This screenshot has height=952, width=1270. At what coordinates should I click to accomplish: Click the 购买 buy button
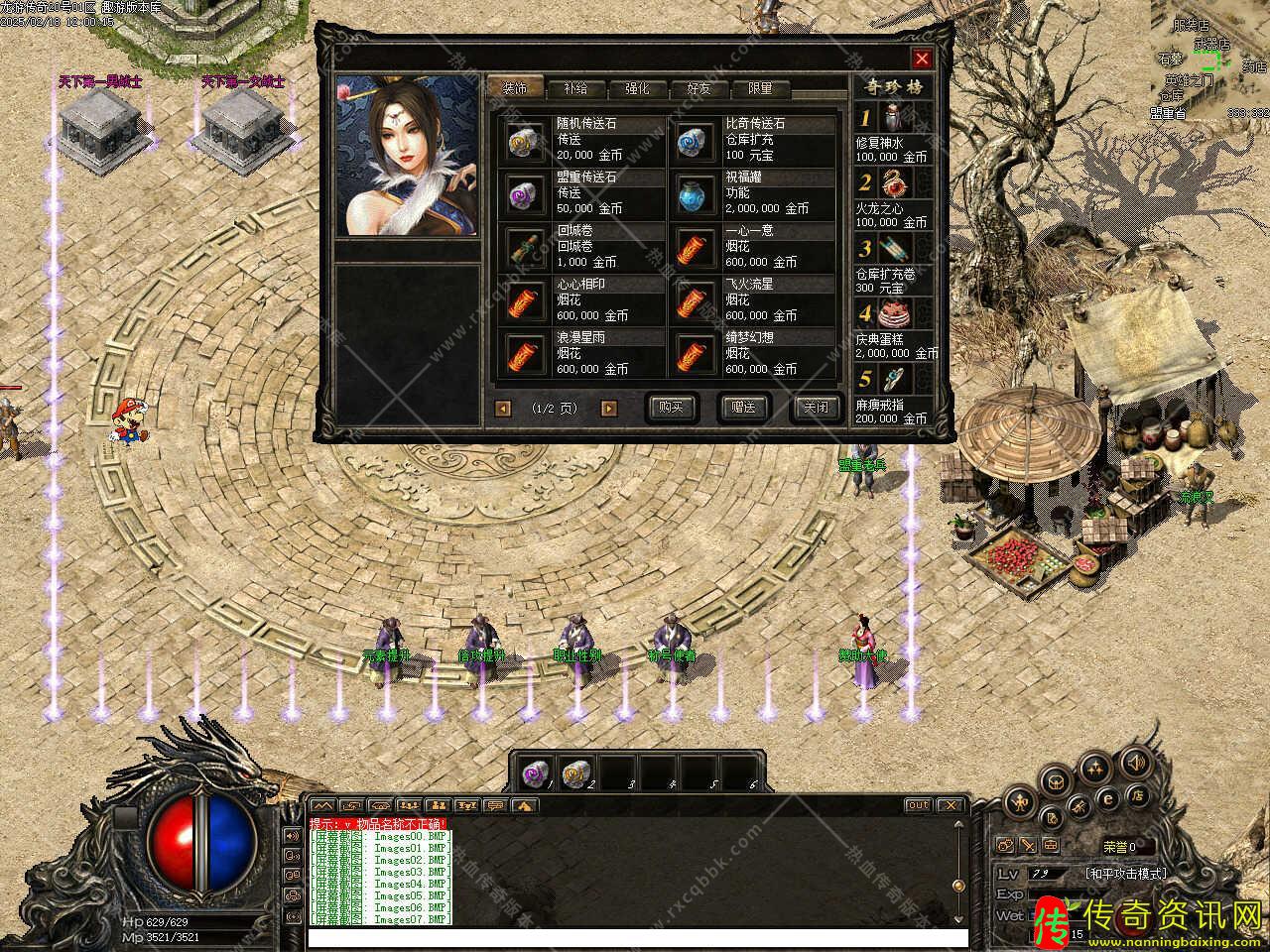[x=672, y=408]
